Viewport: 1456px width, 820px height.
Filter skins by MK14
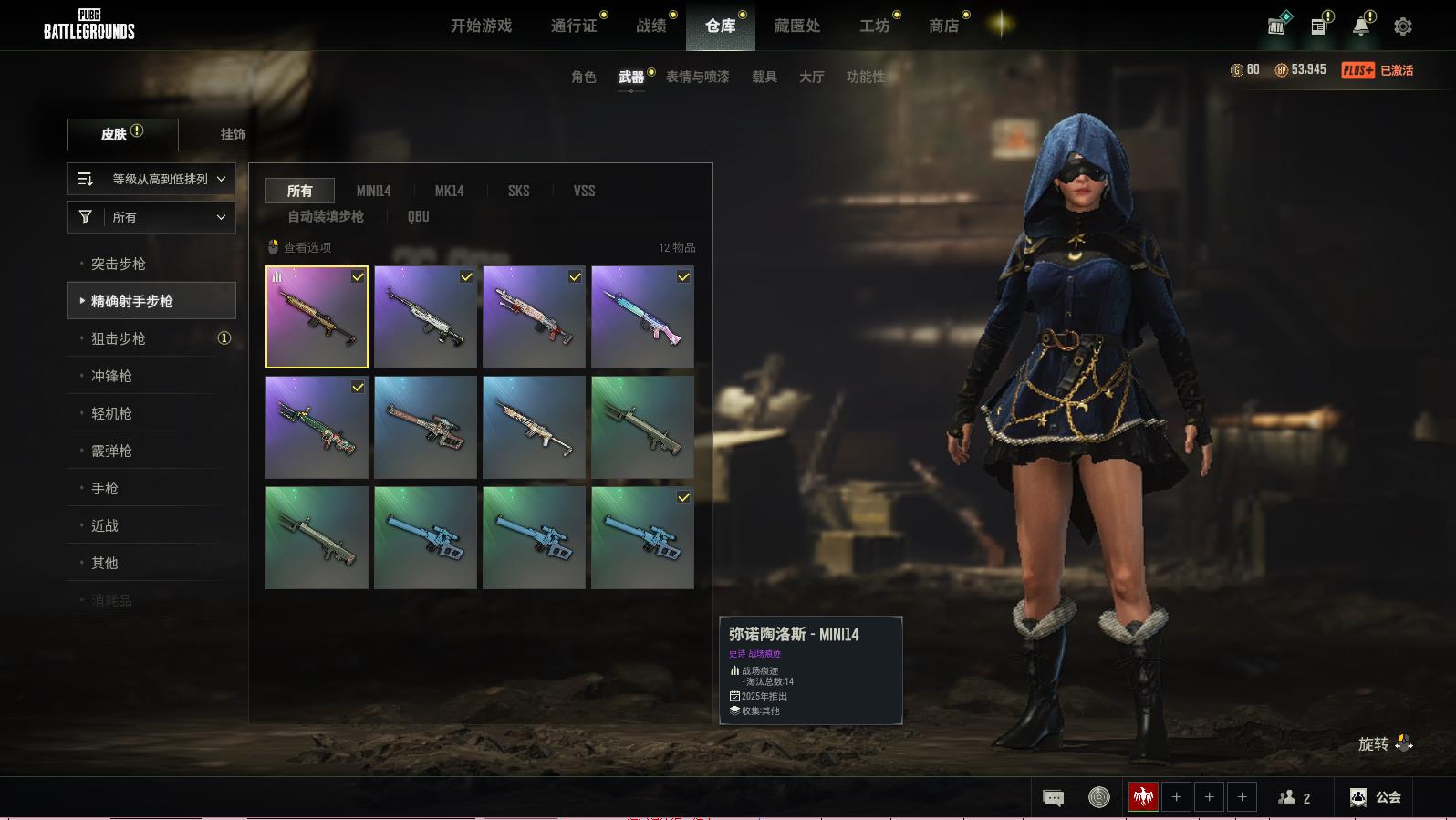coord(449,191)
